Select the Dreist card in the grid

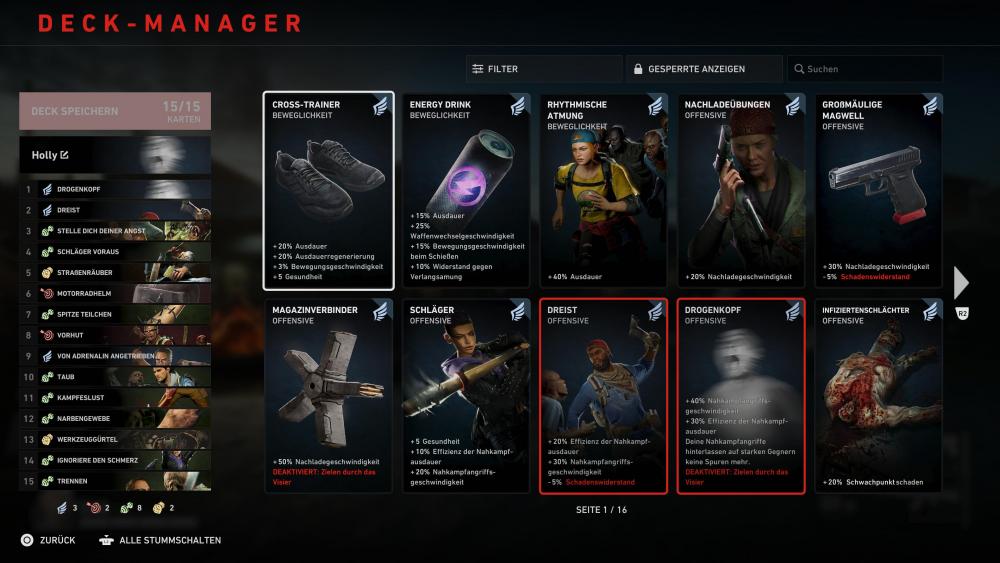[x=603, y=396]
